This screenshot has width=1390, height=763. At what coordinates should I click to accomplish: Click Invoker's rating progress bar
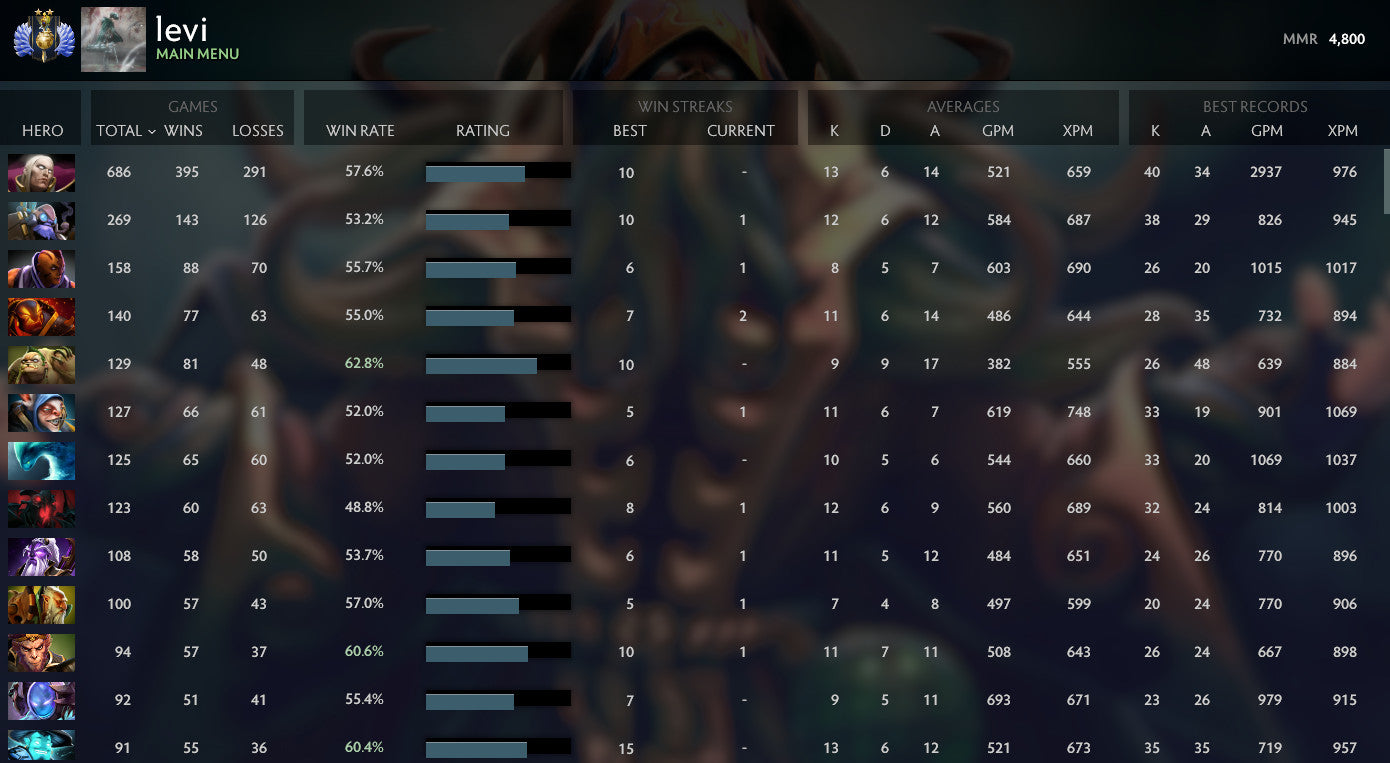point(497,171)
